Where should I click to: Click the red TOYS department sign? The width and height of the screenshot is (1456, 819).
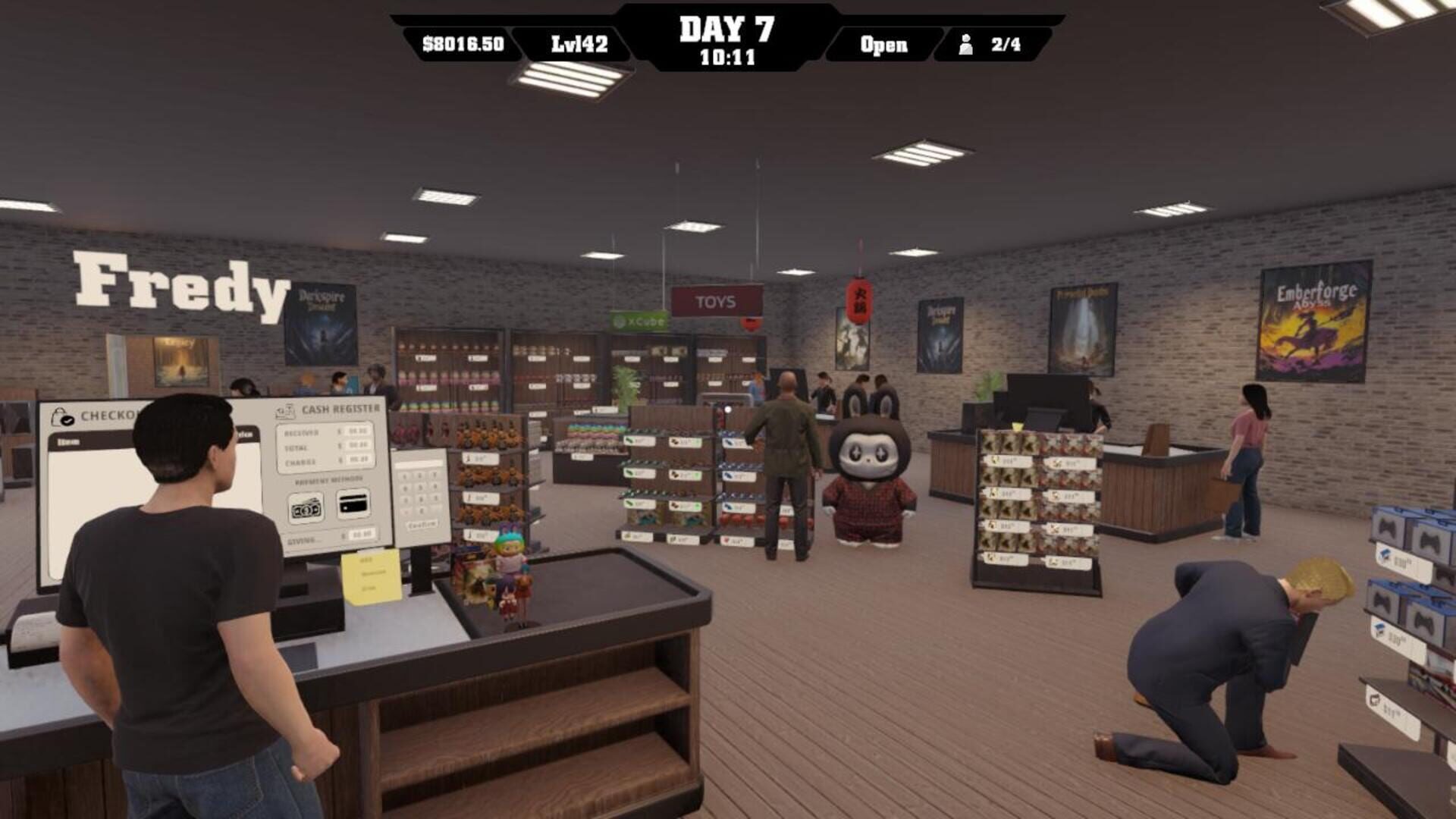tap(717, 301)
